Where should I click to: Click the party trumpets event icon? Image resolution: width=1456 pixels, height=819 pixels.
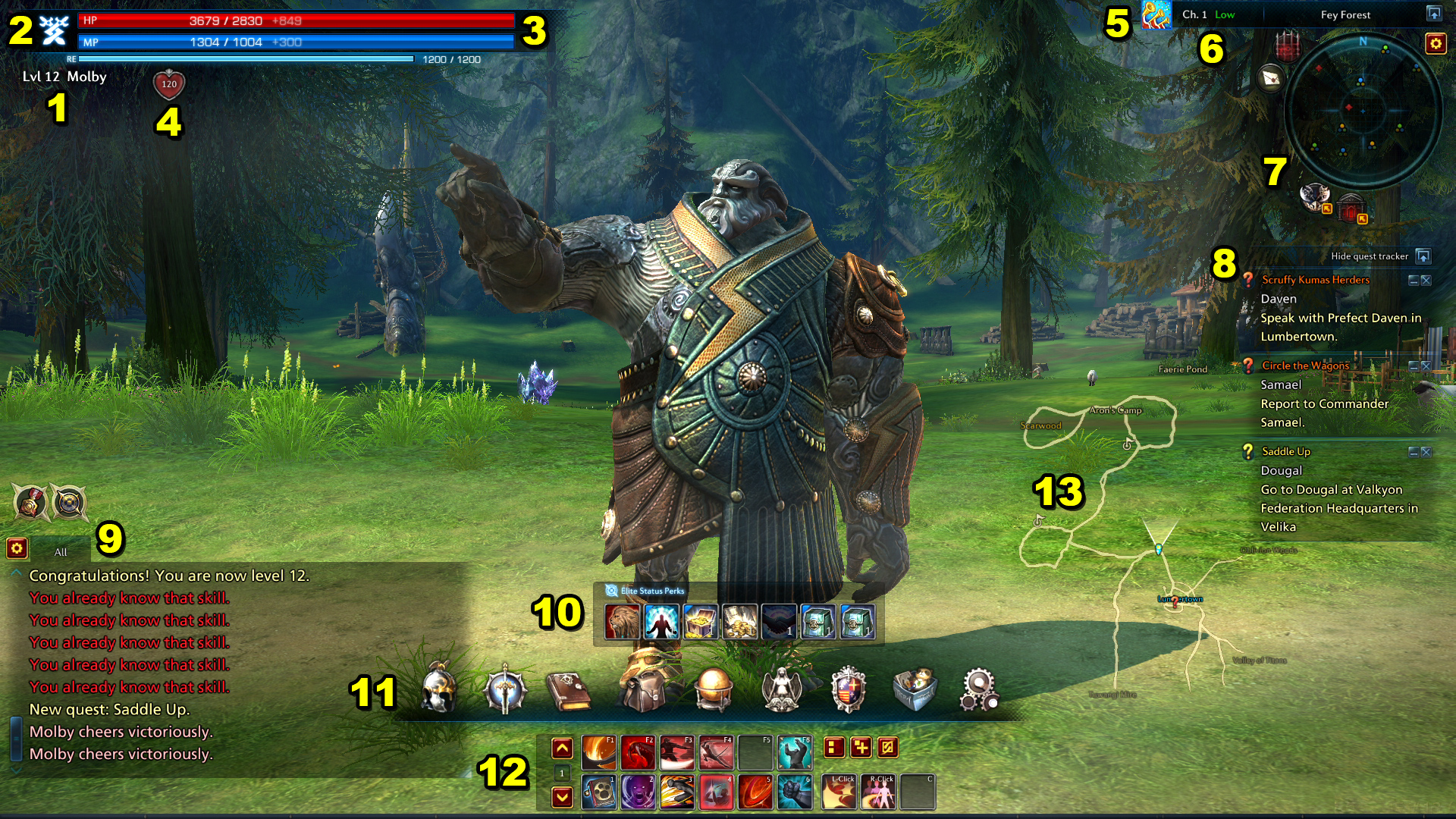[1156, 15]
